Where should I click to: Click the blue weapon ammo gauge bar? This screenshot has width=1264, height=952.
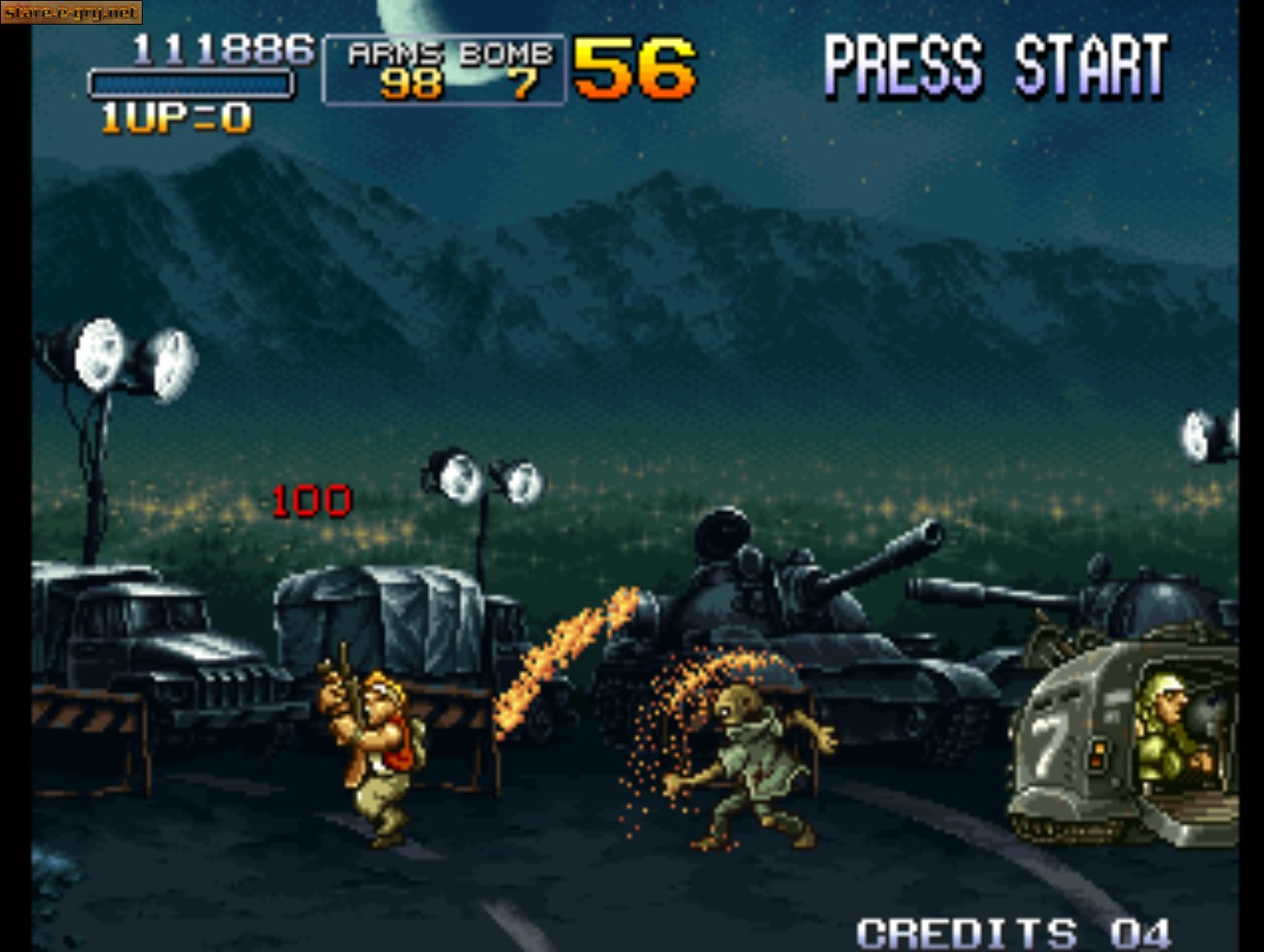[x=190, y=84]
